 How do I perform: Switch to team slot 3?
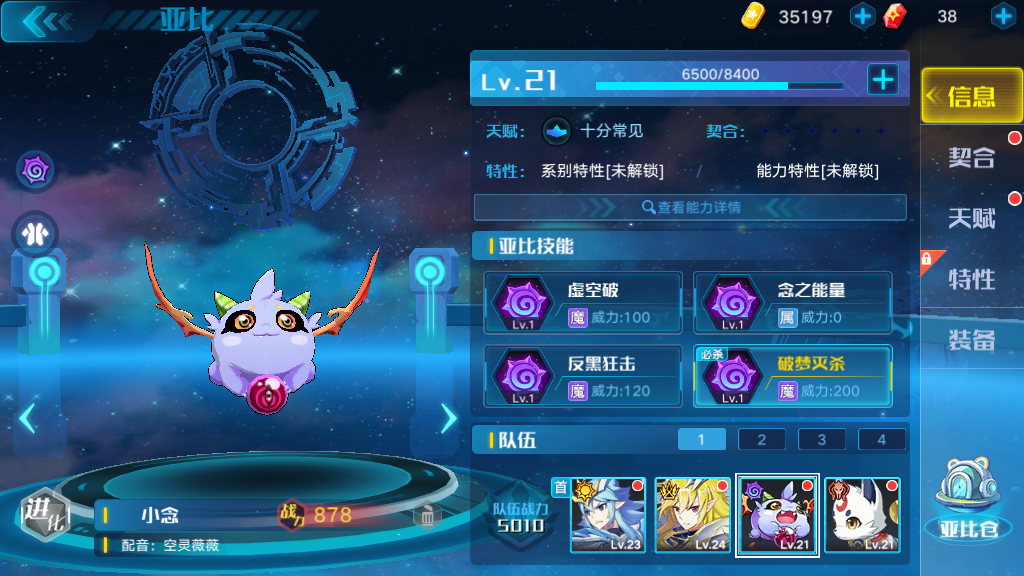coord(822,439)
